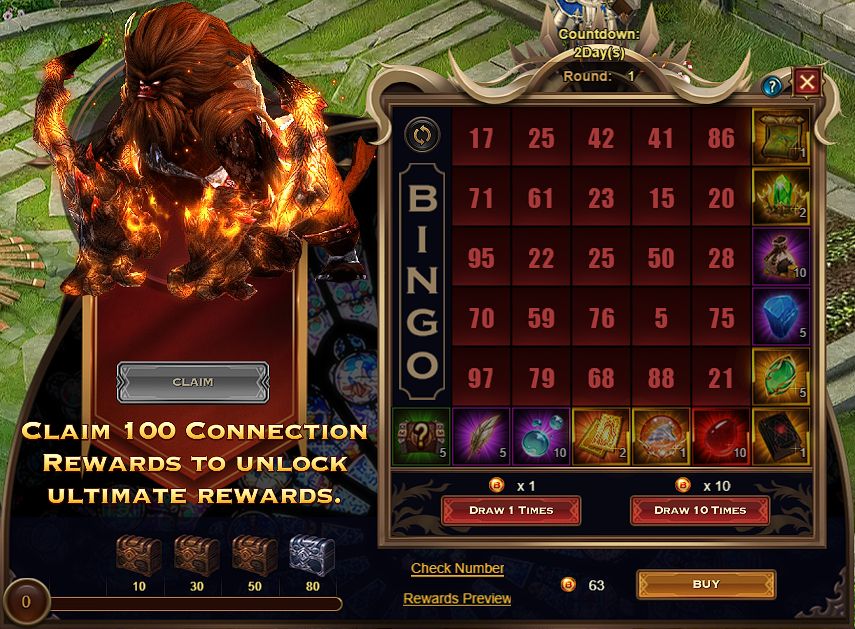This screenshot has width=855, height=629.
Task: Select bingo tile number 42
Action: 601,138
